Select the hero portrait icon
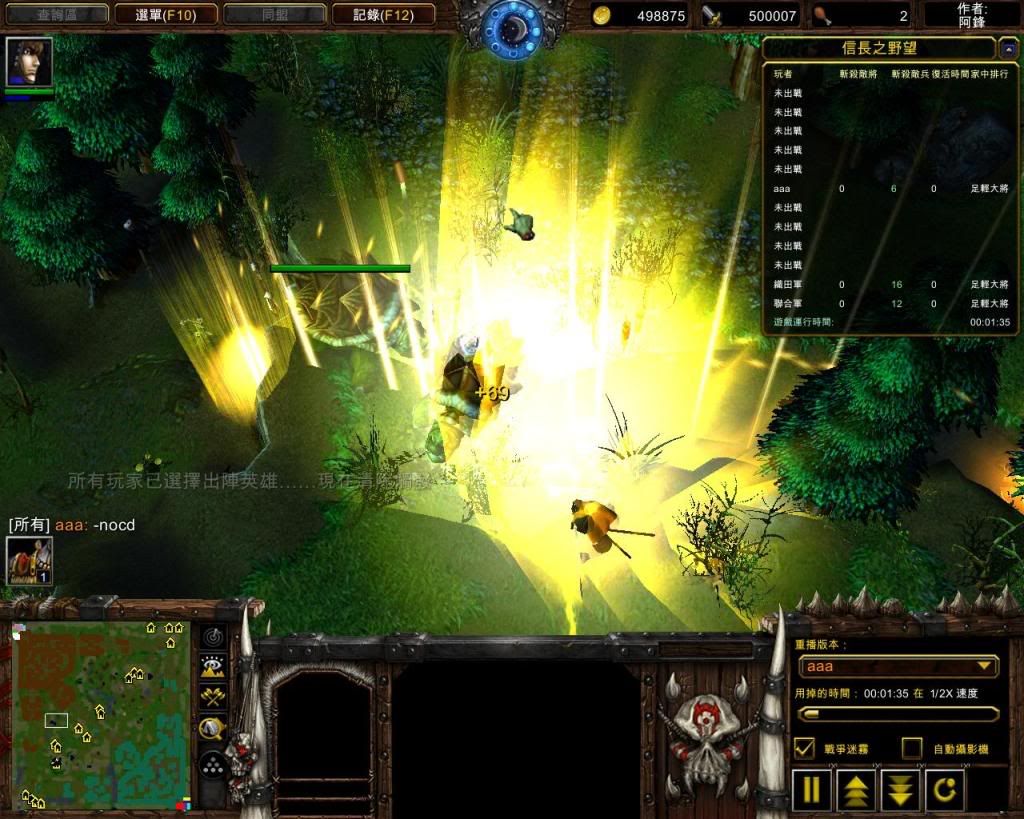Screen dimensions: 1024x819 click(x=29, y=62)
